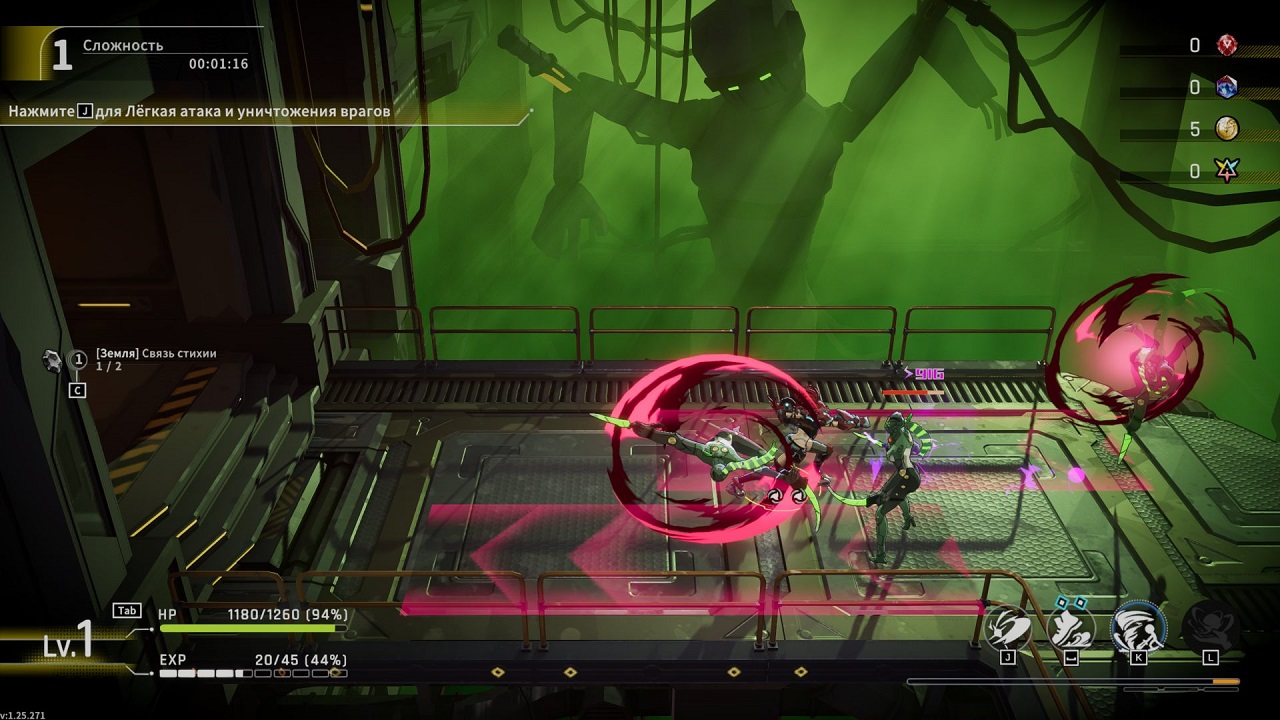Click the grey hexagonal earth stone icon
The image size is (1280, 720).
tap(52, 360)
